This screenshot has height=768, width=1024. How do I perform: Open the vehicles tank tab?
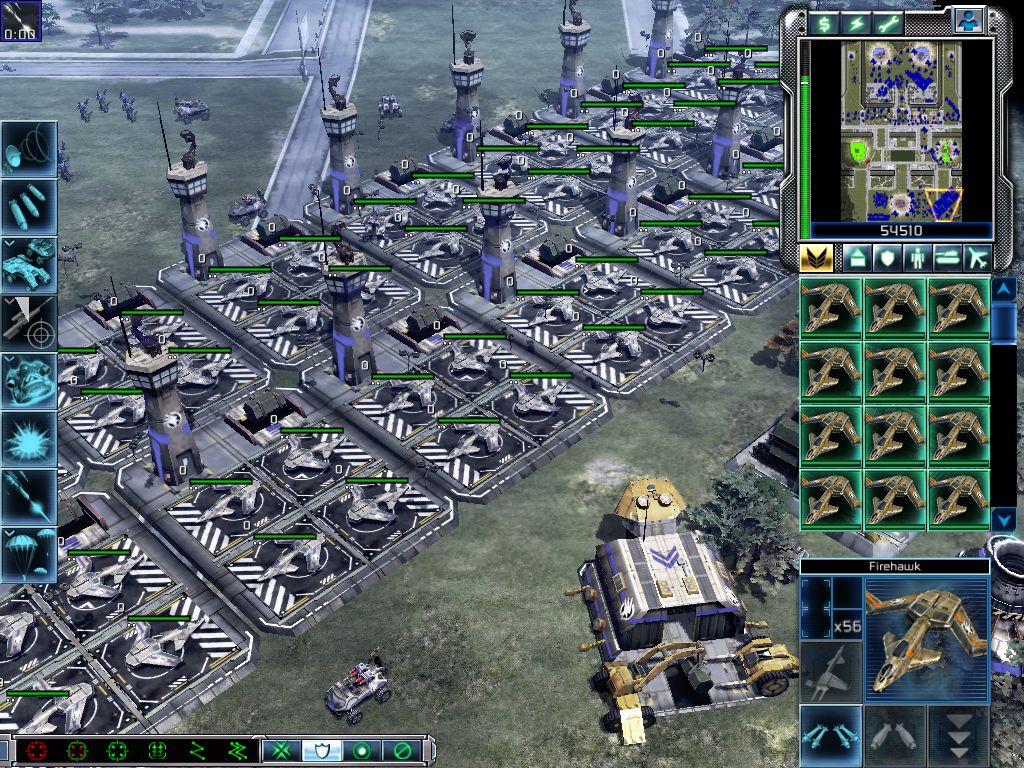(x=948, y=258)
